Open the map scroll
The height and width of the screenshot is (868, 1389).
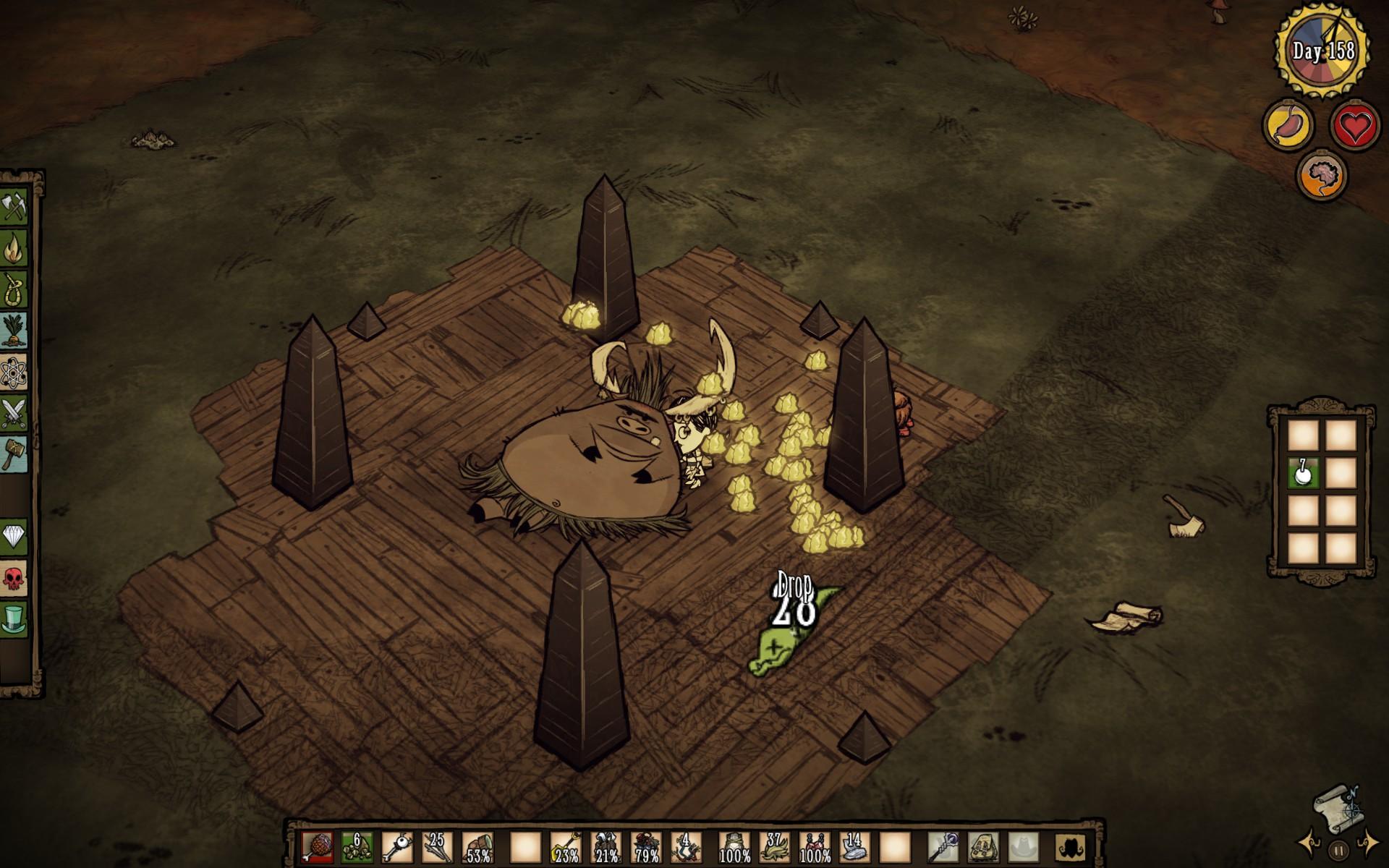[1338, 806]
